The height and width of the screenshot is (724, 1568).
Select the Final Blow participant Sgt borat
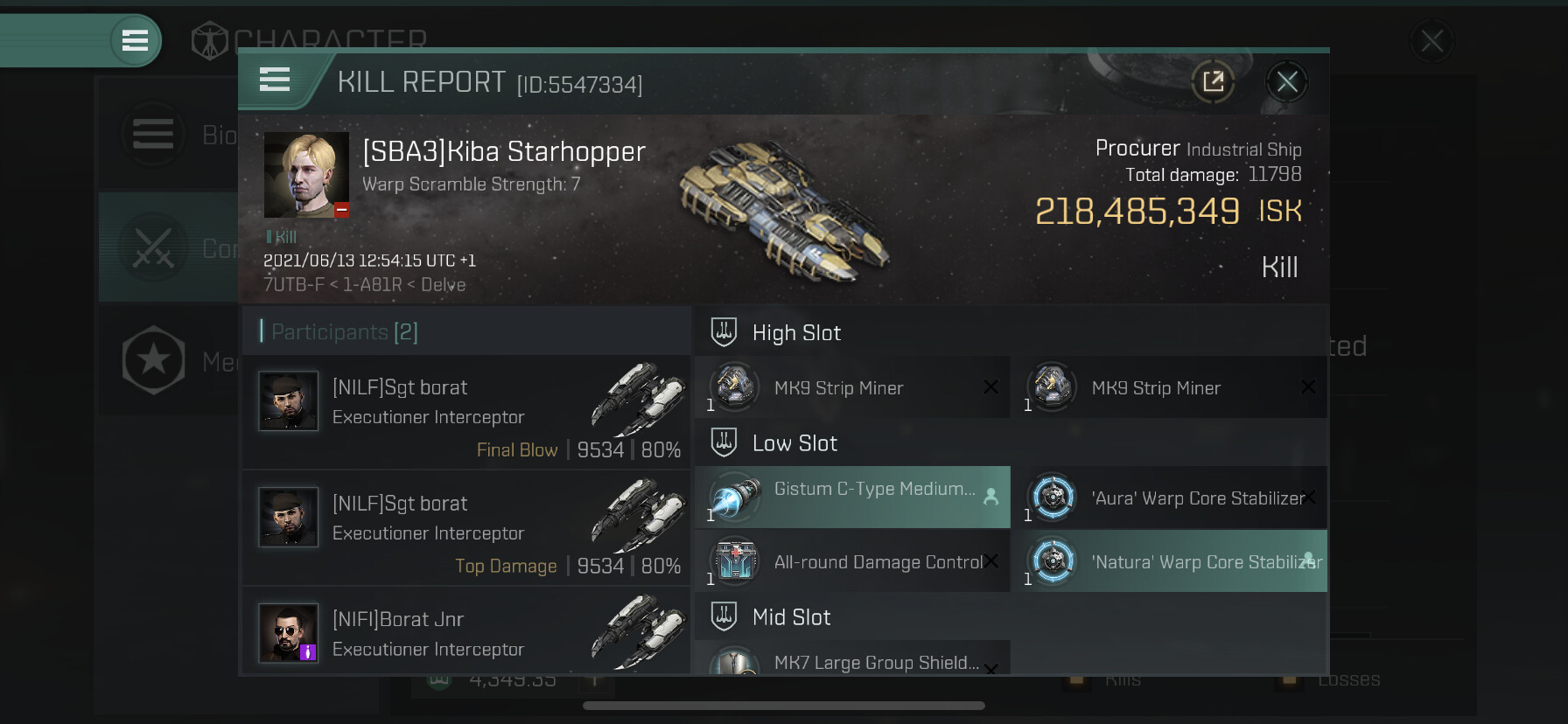click(465, 411)
